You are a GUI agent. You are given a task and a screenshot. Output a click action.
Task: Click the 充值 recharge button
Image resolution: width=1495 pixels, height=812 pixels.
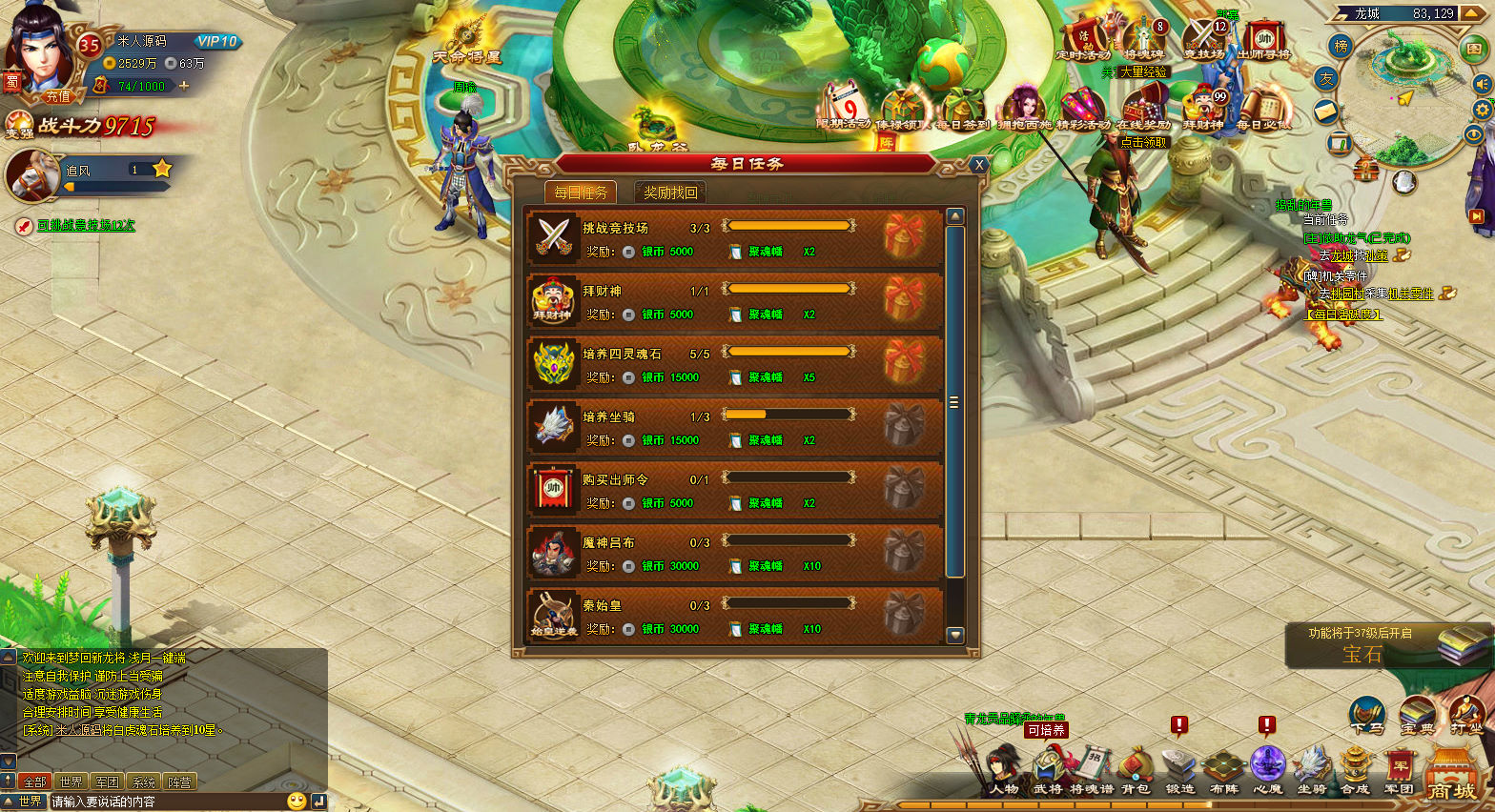click(58, 96)
